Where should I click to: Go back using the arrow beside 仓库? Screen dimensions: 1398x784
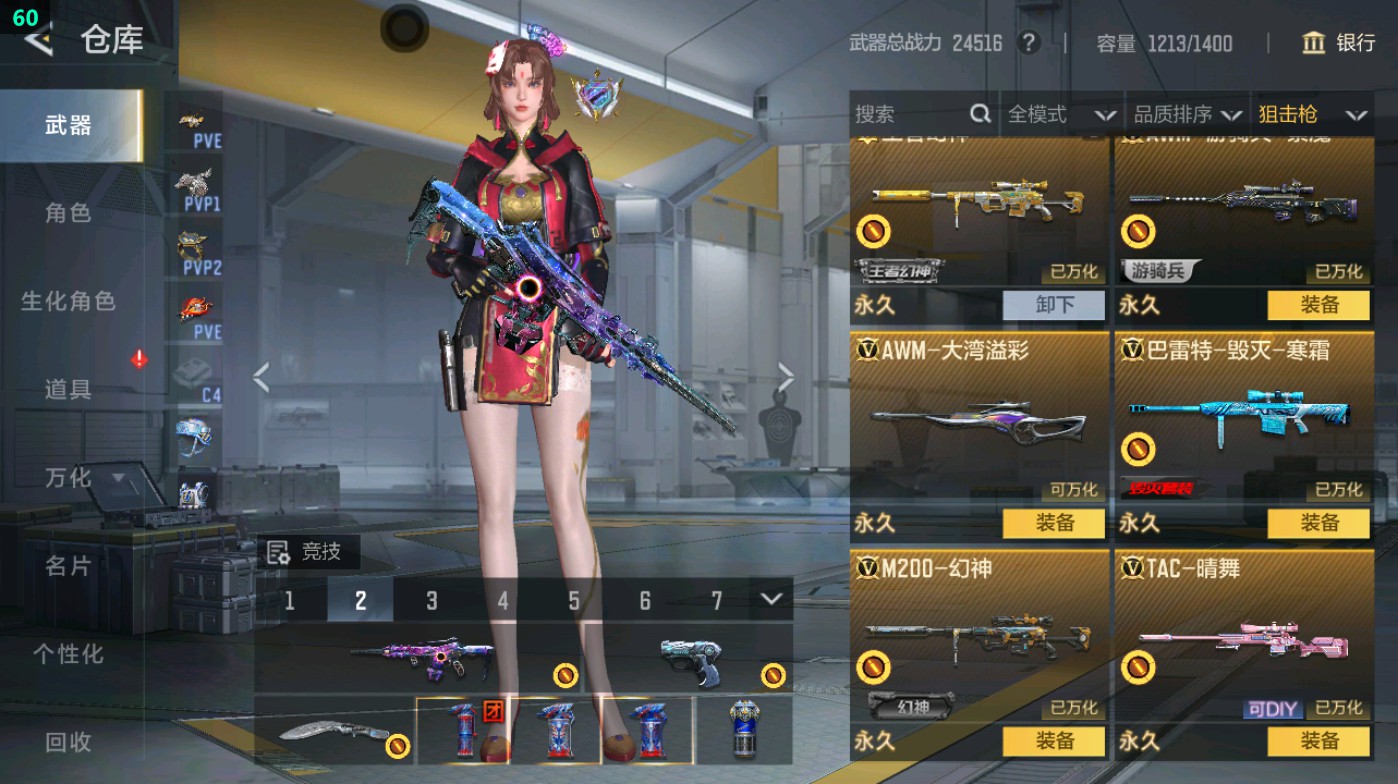click(x=38, y=40)
